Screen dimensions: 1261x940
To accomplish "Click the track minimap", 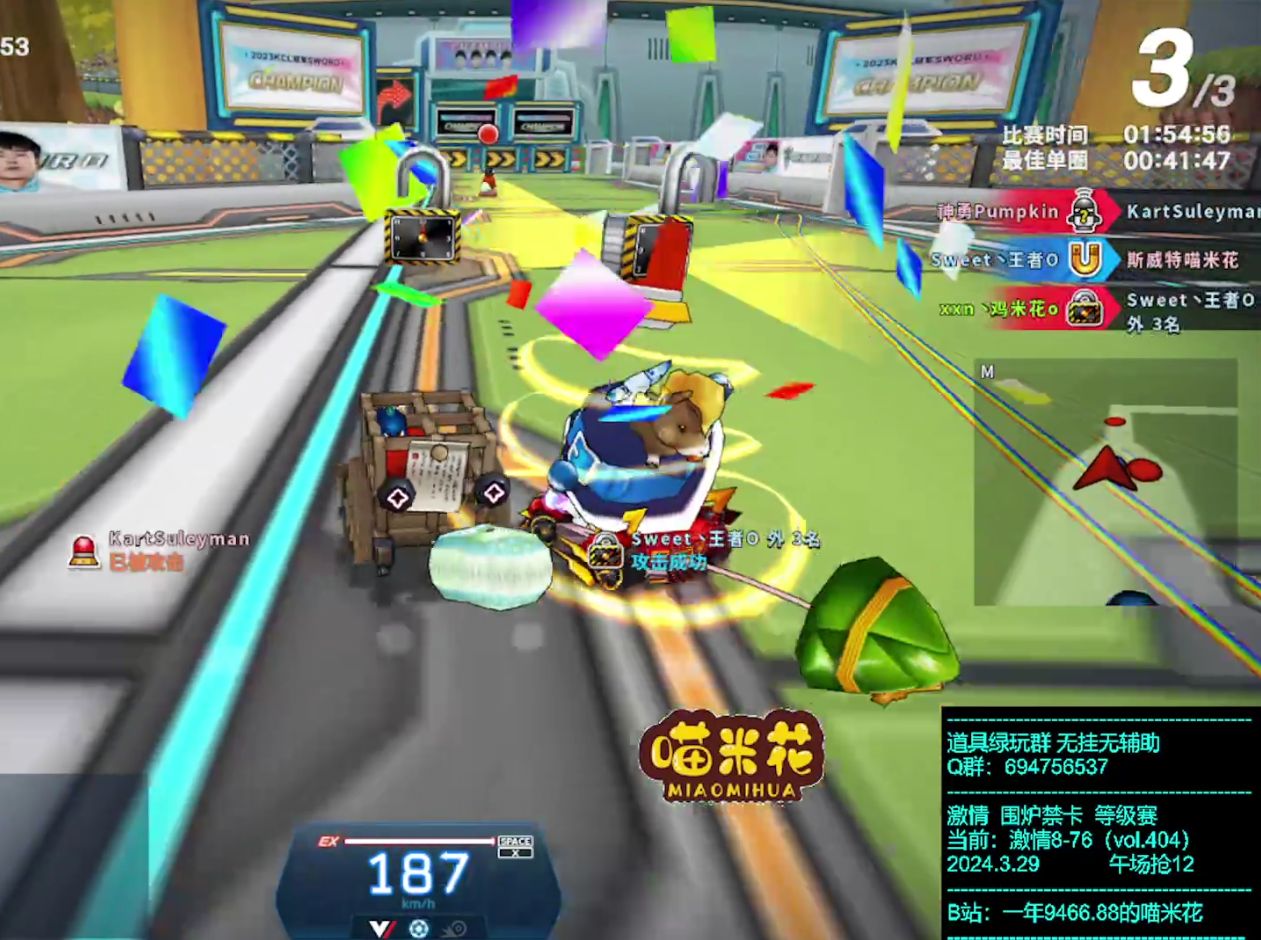I will click(1105, 482).
